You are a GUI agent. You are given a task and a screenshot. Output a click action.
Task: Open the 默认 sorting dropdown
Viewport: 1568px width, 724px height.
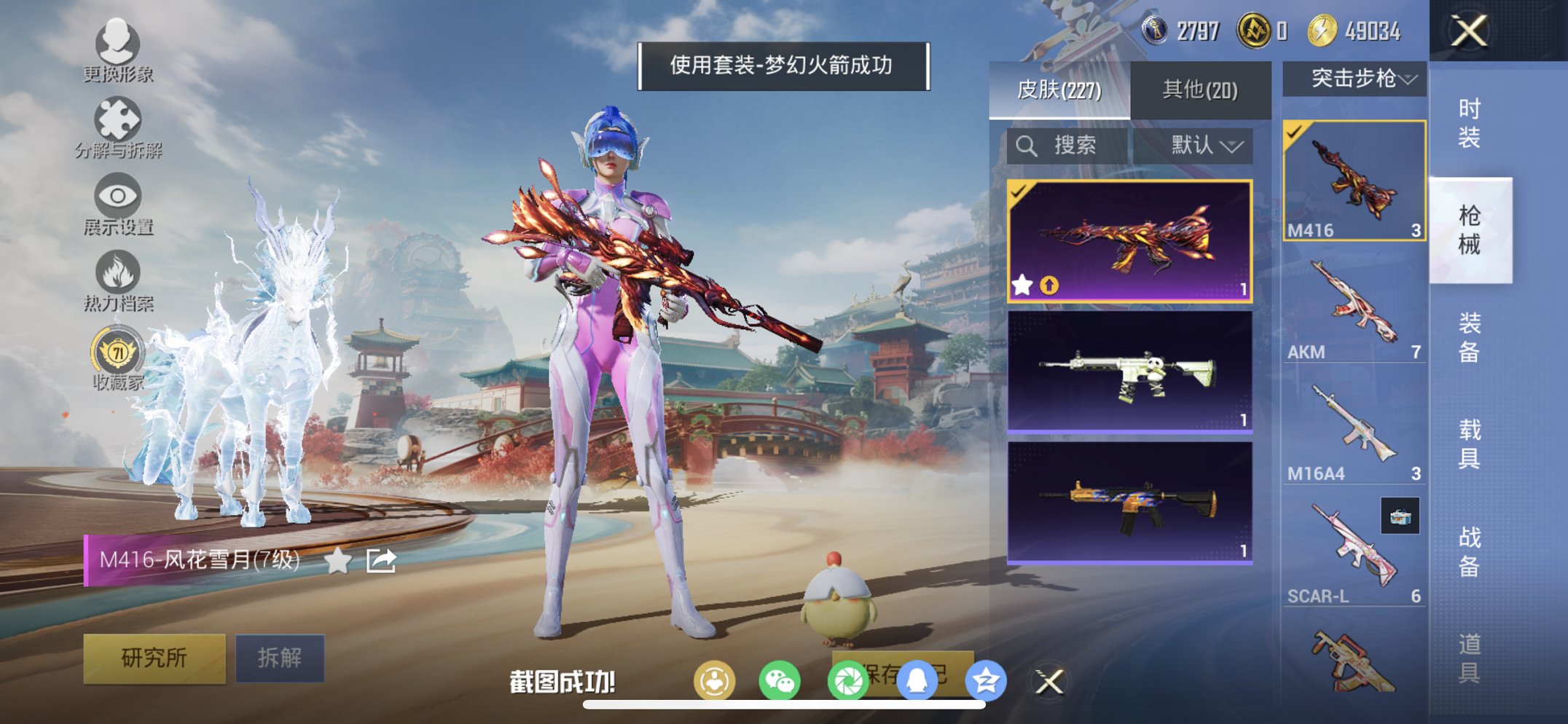[1209, 145]
